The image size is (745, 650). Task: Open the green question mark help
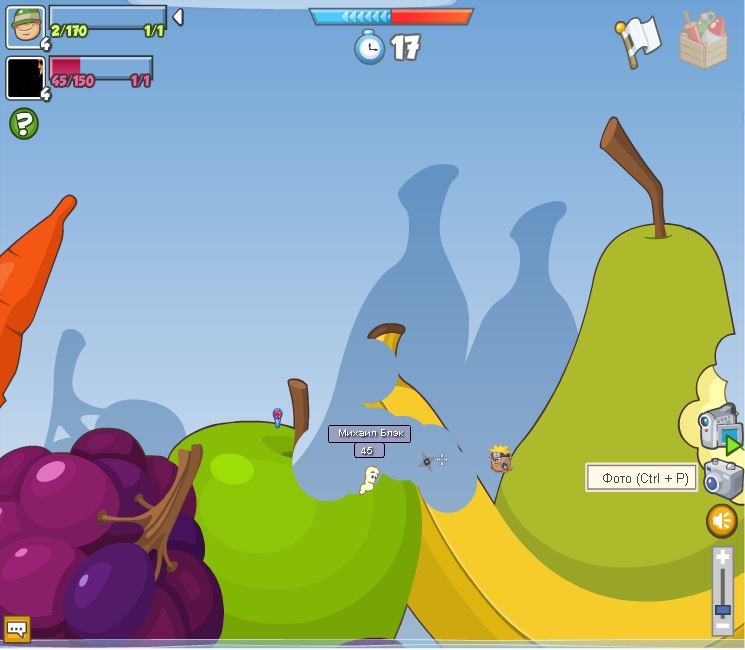tap(24, 124)
